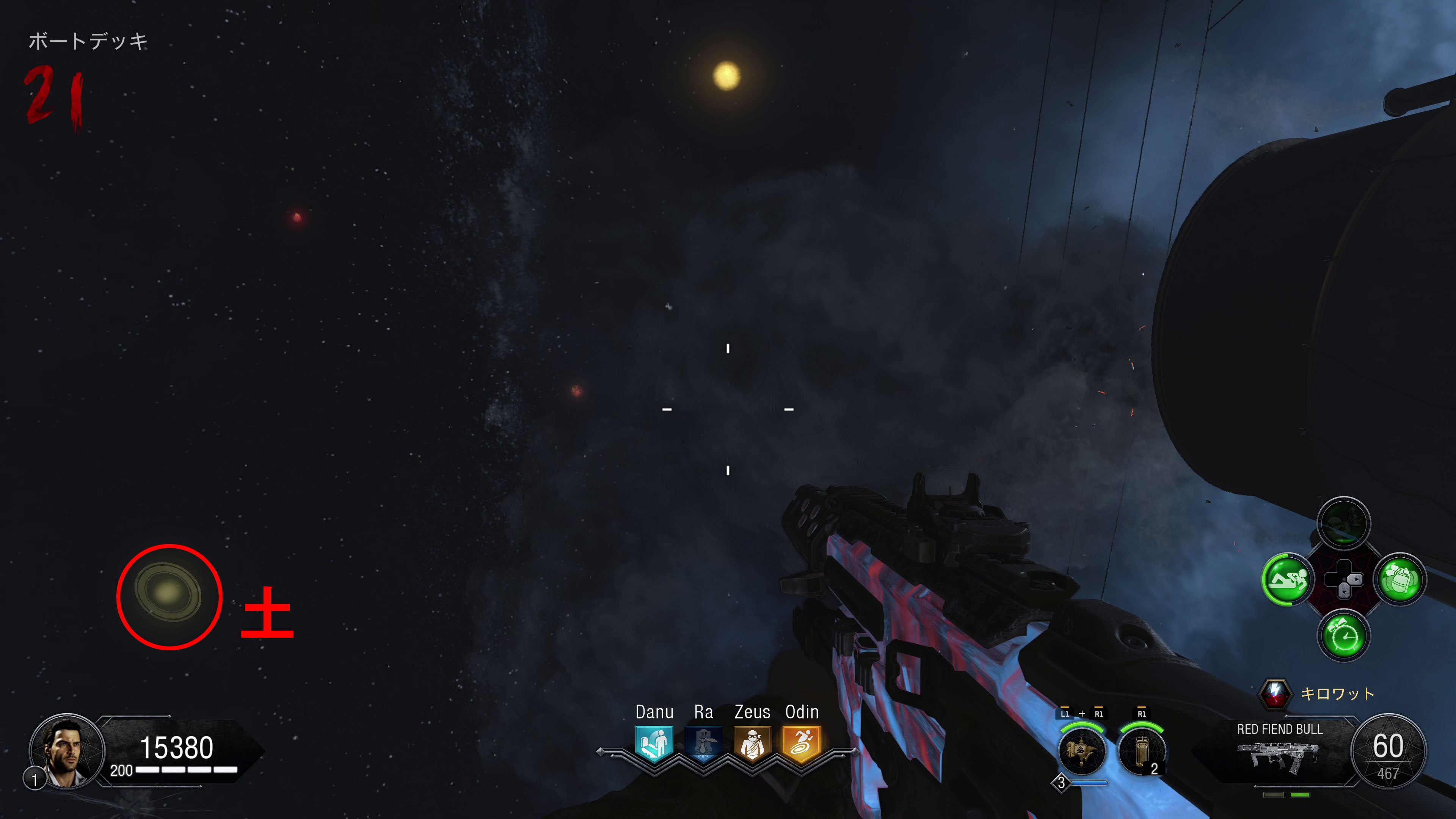This screenshot has height=819, width=1456.
Task: Activate the alarm clock elixir
Action: click(1343, 637)
